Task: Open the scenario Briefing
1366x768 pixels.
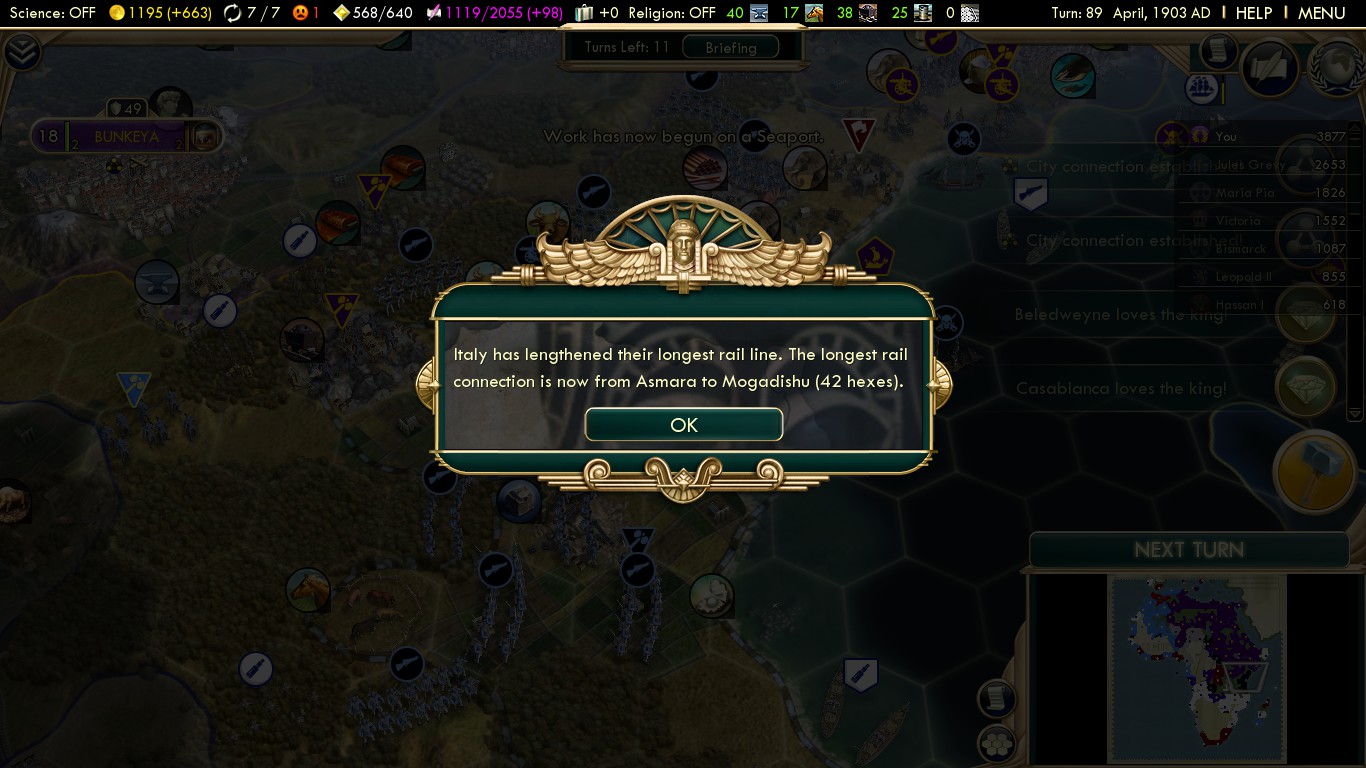Action: 730,47
